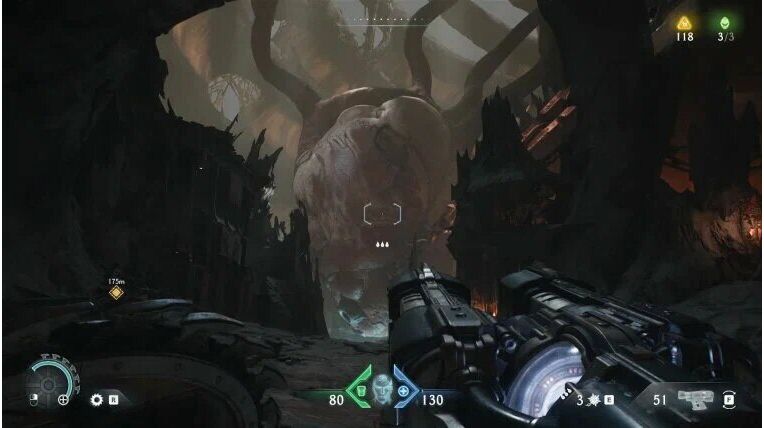Select the gear-shaped icon beside the dial
The image size is (764, 428).
click(x=97, y=400)
